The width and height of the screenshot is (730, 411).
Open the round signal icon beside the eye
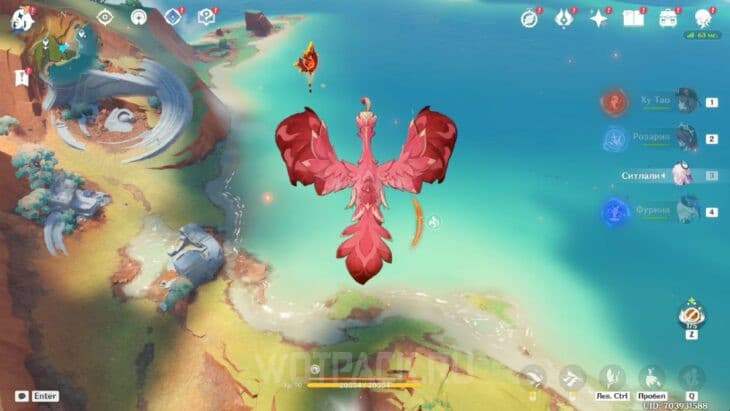[x=139, y=16]
